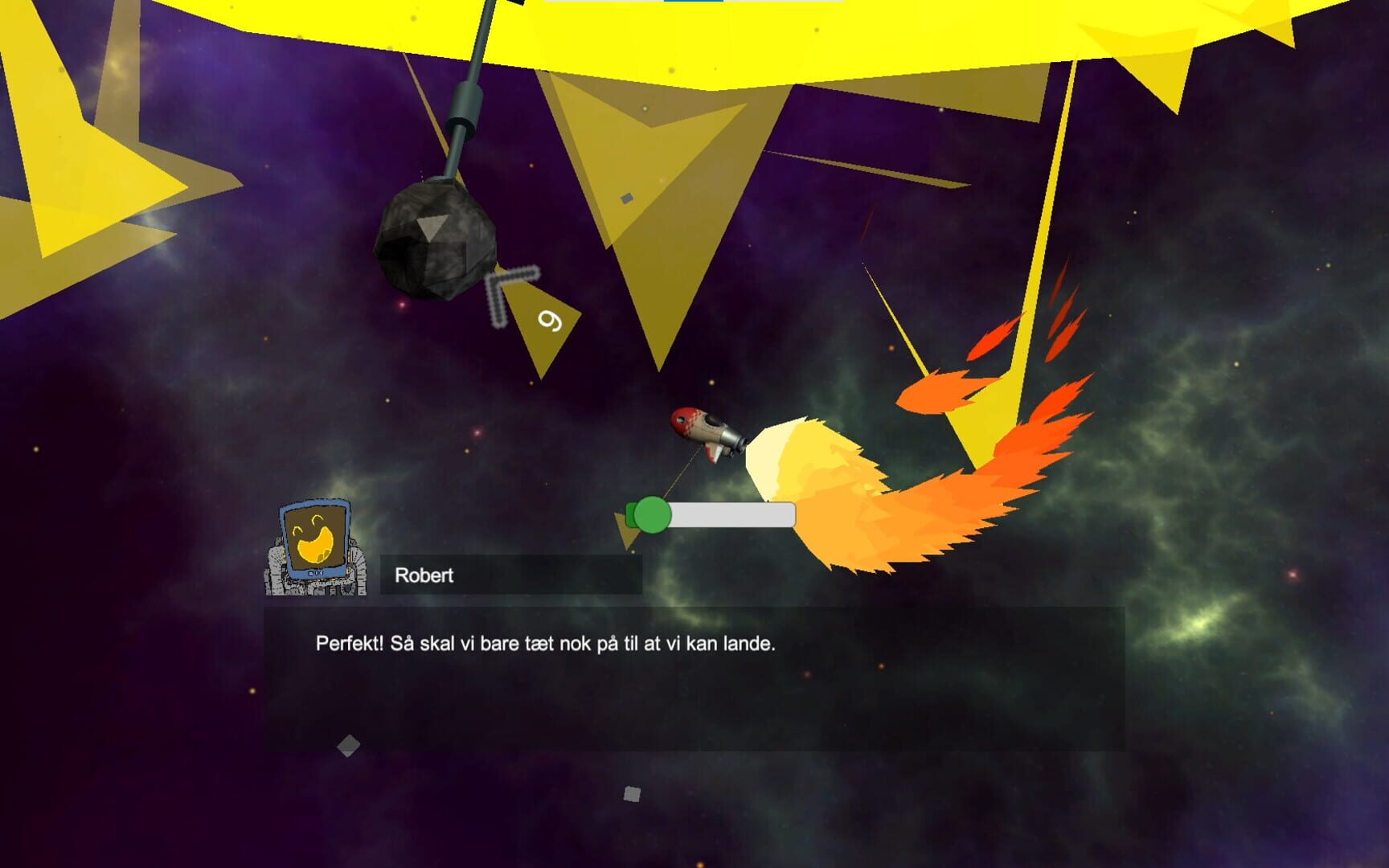Click the yellow planet surface at the top
The image size is (1389, 868).
pos(804,32)
